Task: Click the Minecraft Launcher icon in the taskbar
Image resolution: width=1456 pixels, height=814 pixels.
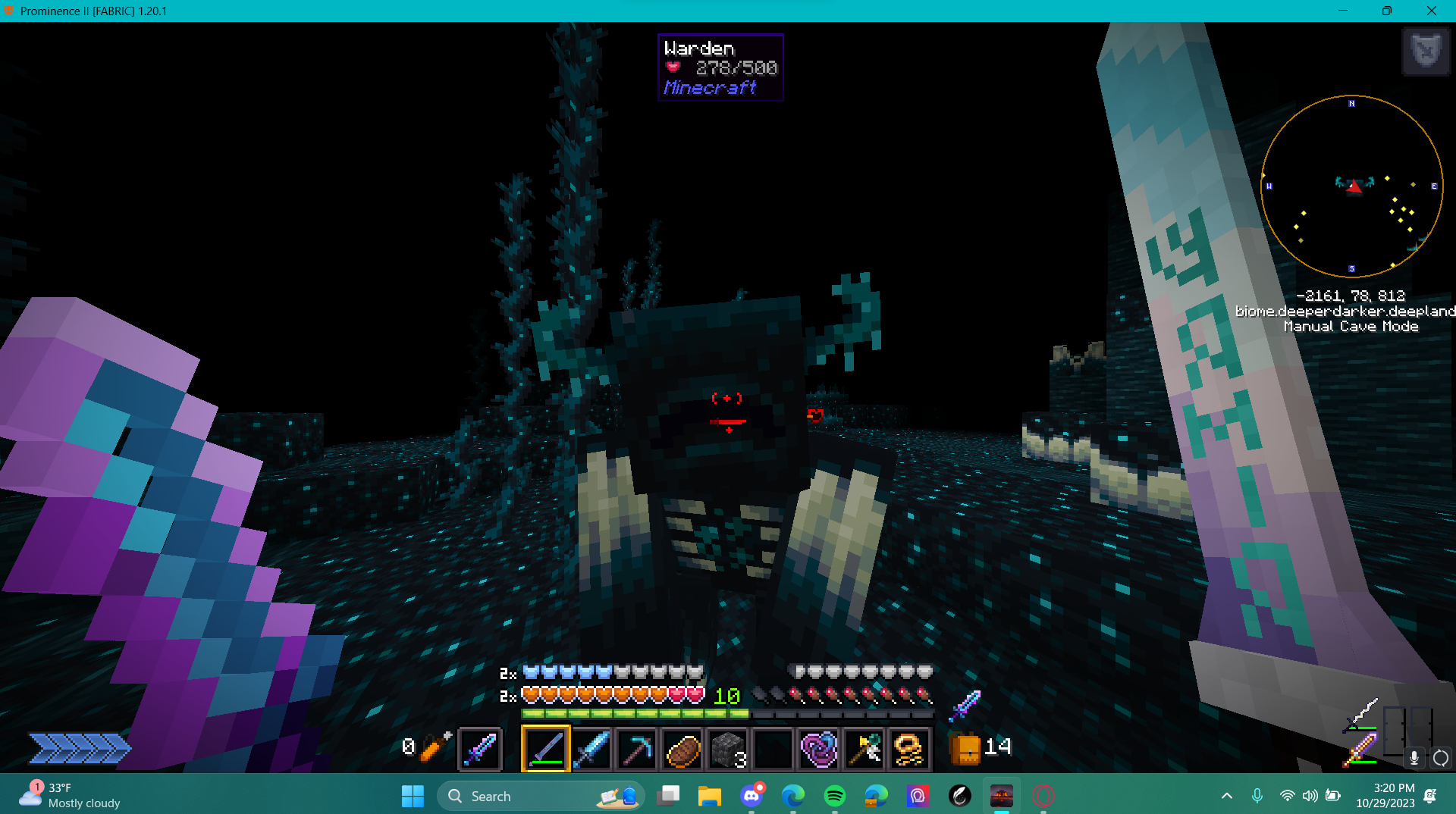Action: click(1001, 796)
